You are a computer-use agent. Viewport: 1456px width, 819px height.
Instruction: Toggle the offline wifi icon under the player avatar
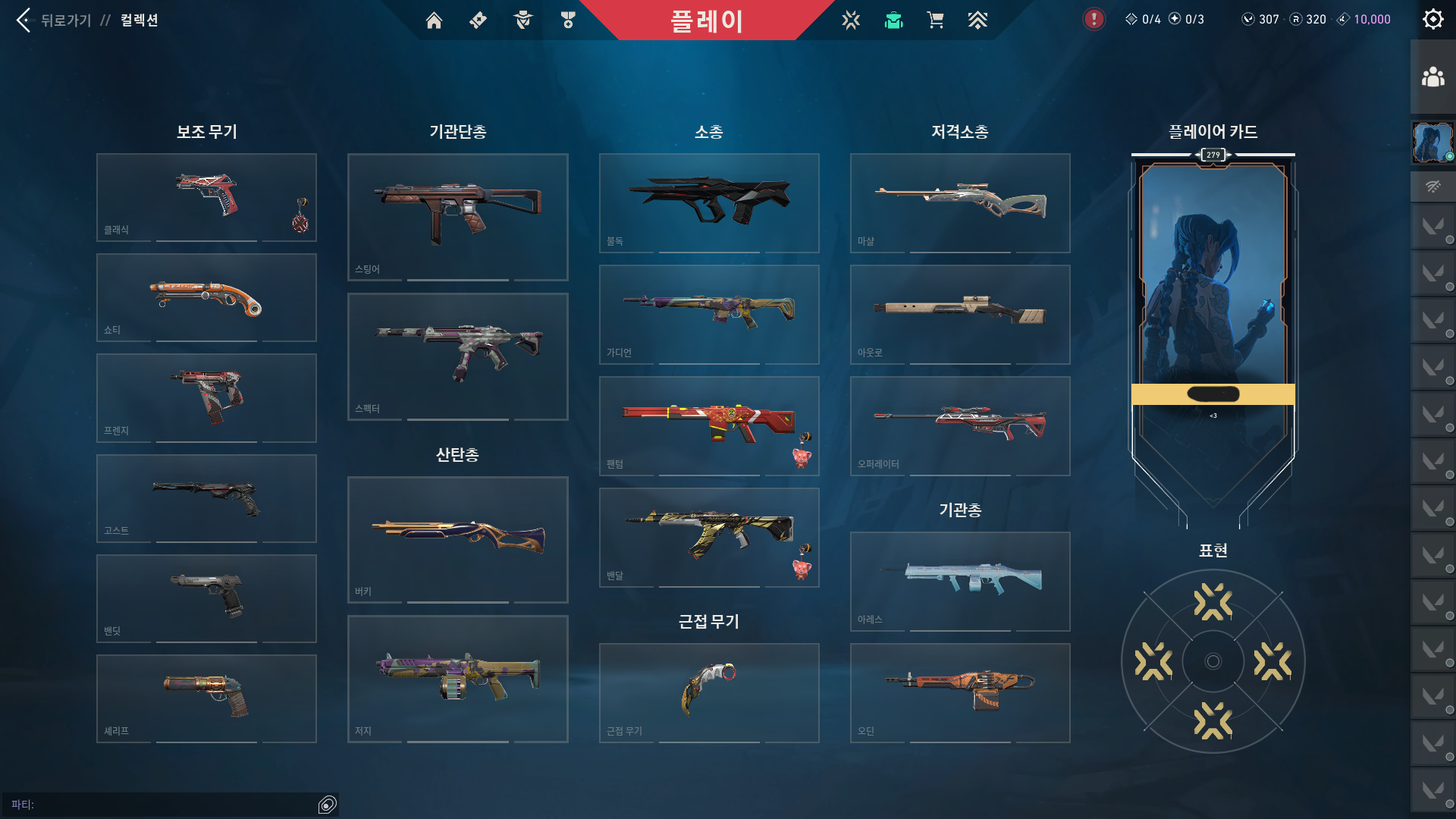click(x=1432, y=186)
